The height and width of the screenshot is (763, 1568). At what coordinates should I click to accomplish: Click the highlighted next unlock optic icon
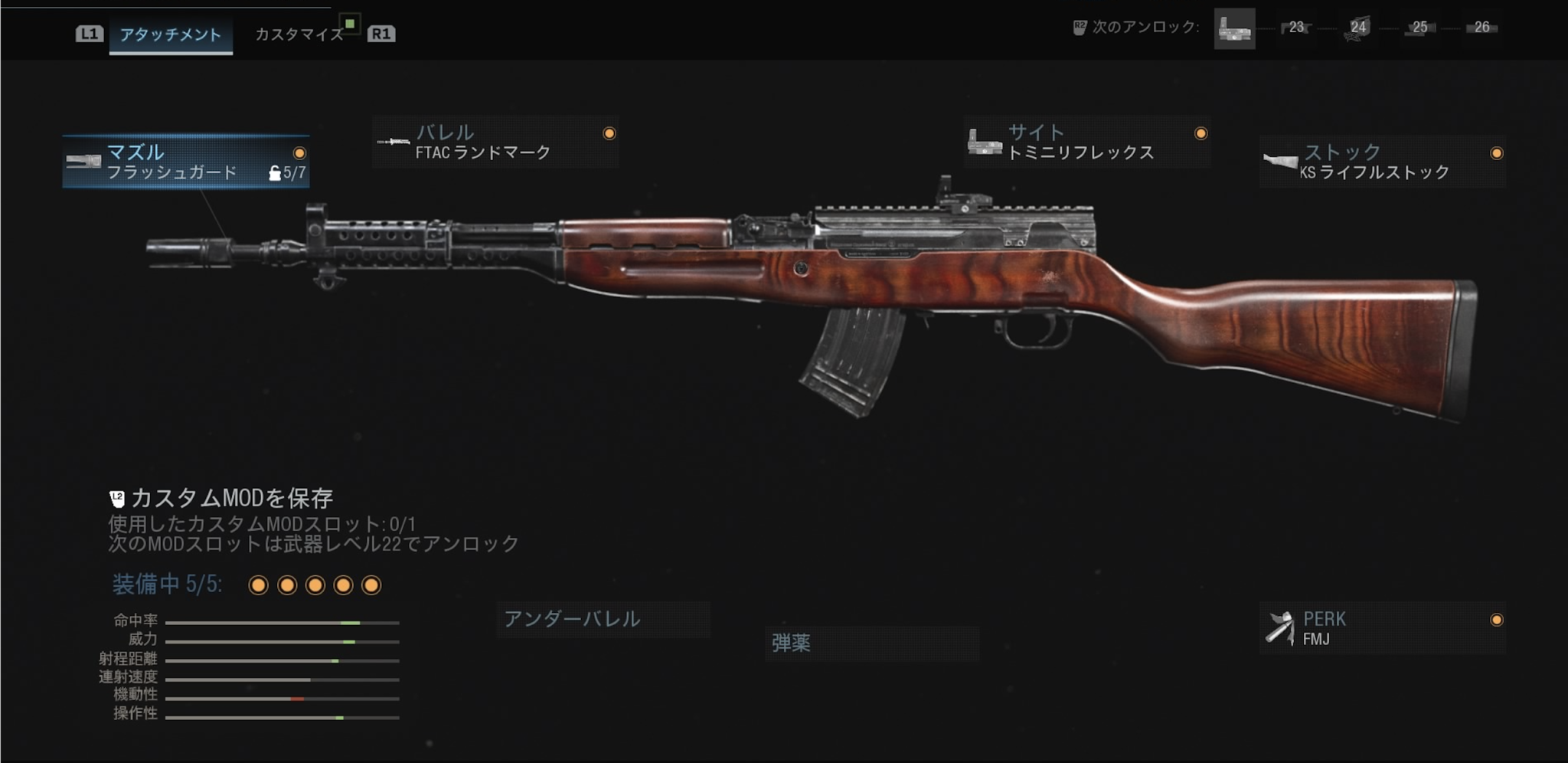tap(1235, 28)
